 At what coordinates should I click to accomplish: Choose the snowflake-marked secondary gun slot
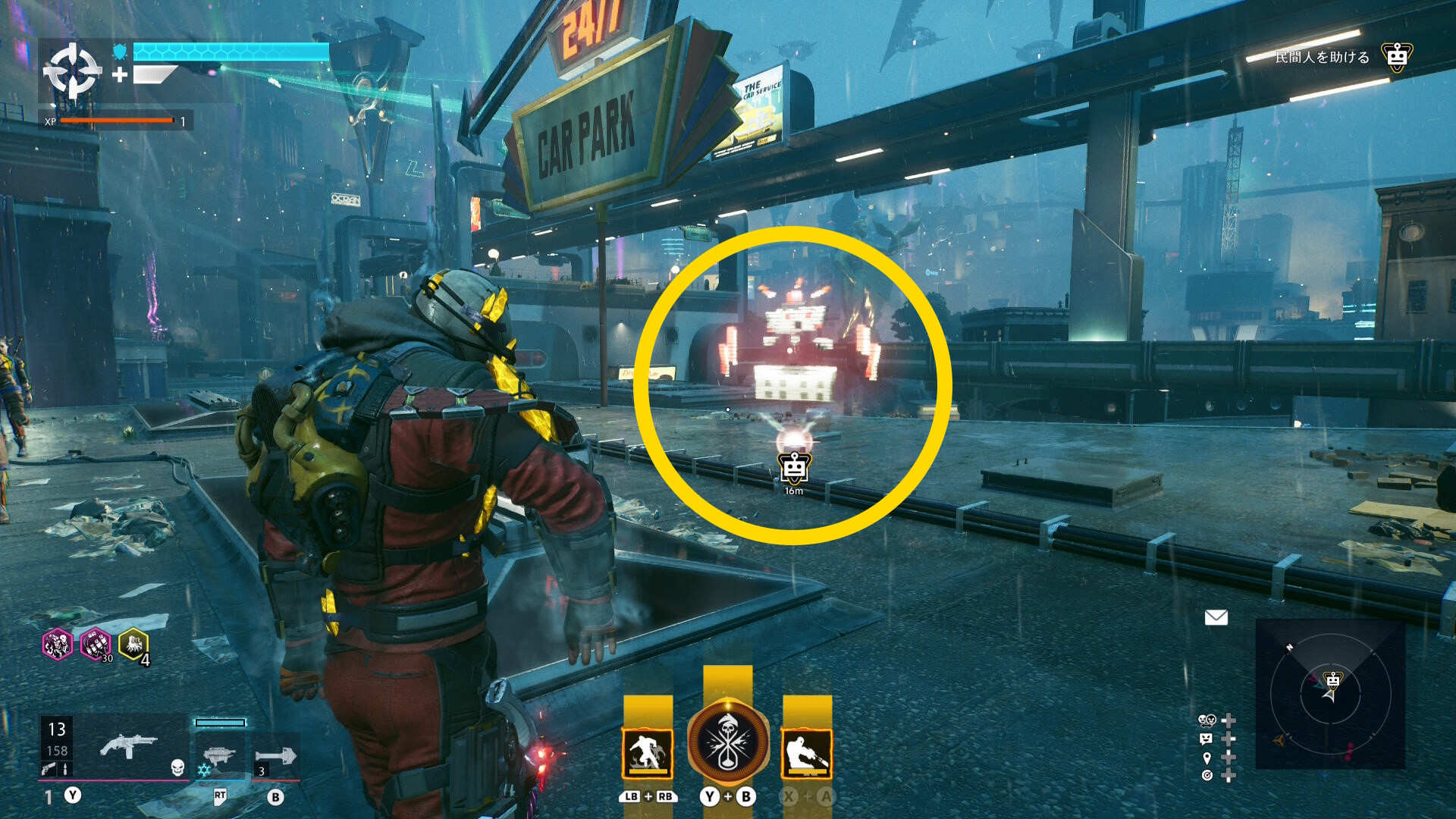point(218,756)
